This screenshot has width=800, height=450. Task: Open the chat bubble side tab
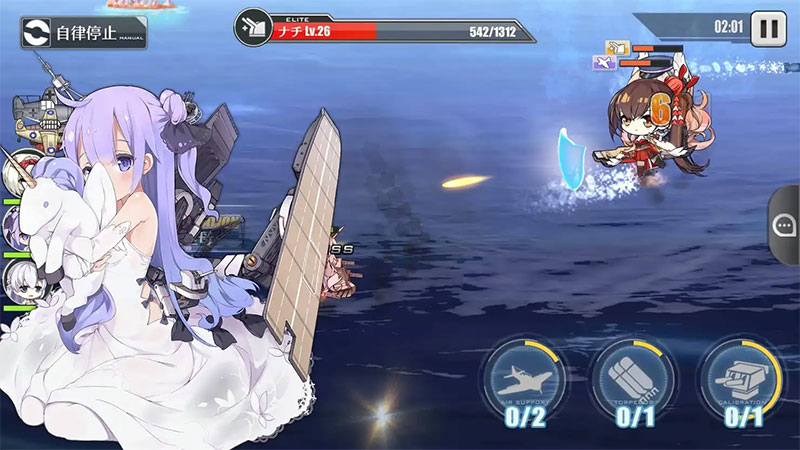pyautogui.click(x=785, y=226)
